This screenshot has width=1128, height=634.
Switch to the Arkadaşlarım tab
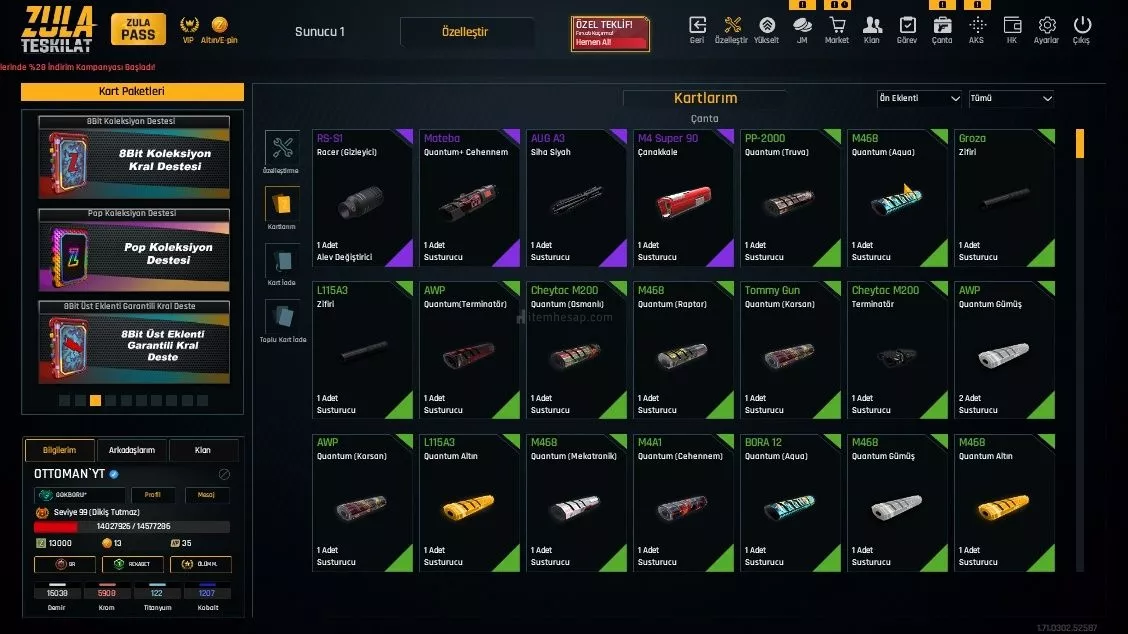131,450
